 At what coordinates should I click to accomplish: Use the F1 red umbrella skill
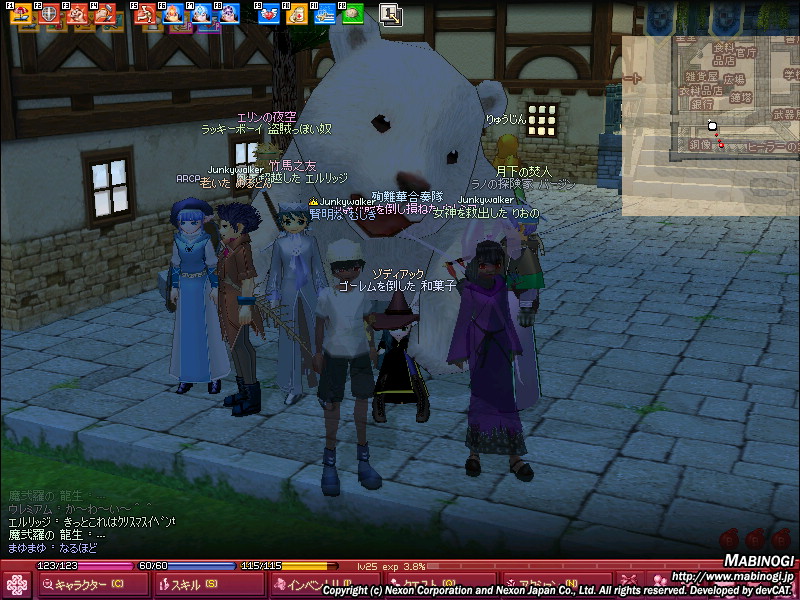(x=20, y=14)
